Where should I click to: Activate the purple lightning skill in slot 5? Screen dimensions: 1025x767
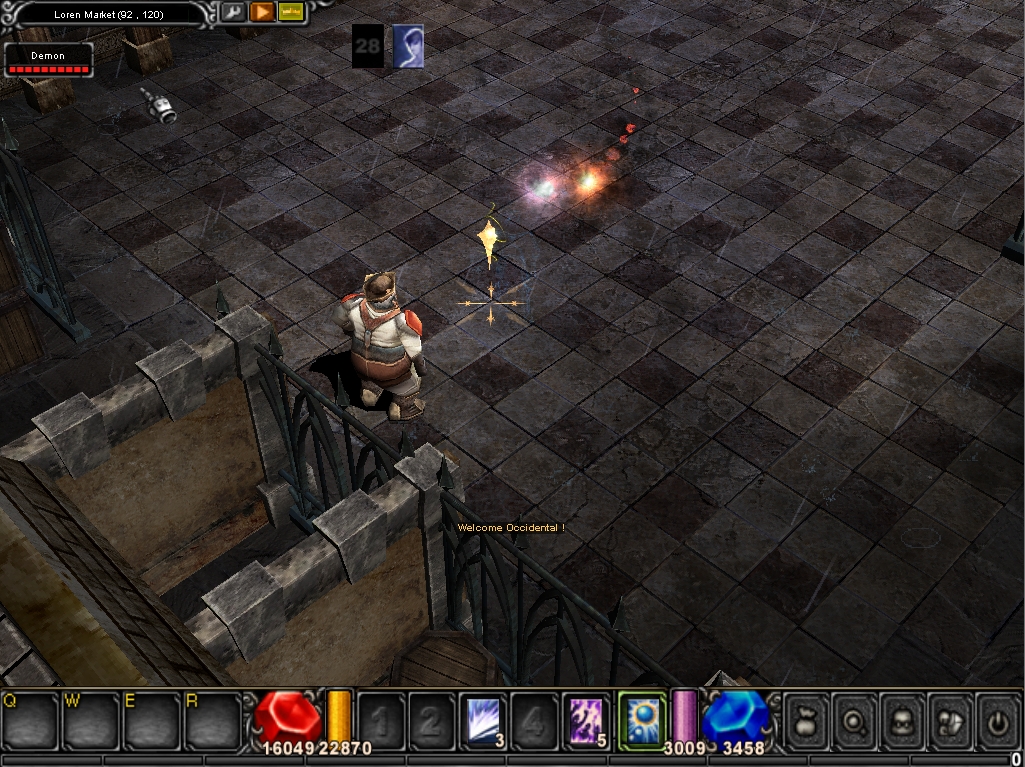[588, 719]
